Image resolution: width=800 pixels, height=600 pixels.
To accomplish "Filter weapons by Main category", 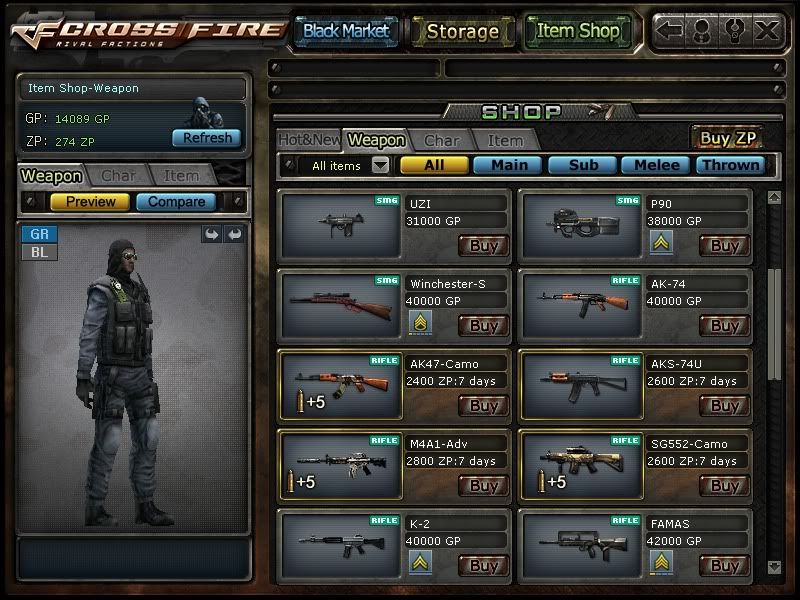I will click(508, 165).
